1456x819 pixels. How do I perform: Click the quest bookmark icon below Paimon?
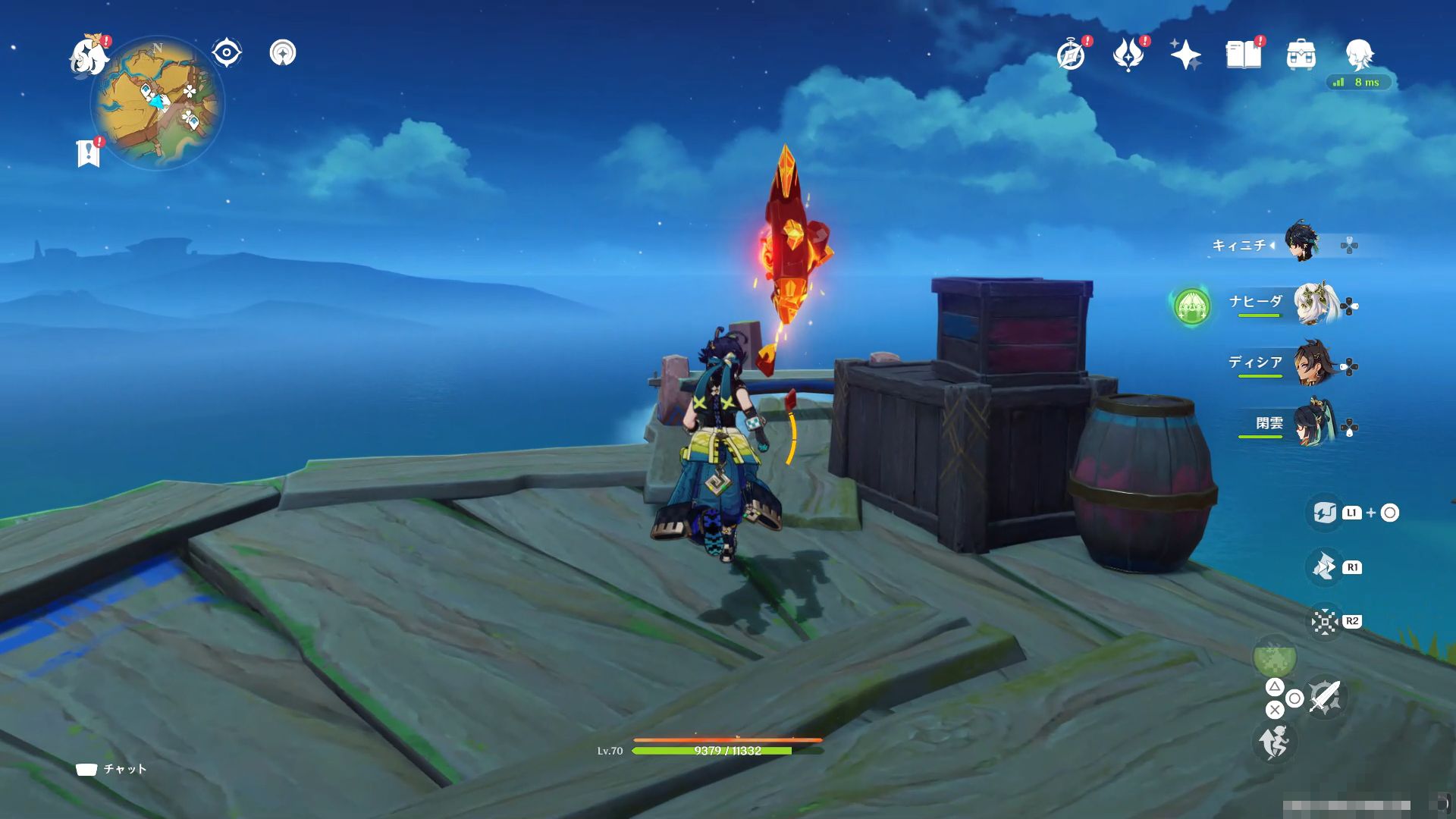point(89,152)
